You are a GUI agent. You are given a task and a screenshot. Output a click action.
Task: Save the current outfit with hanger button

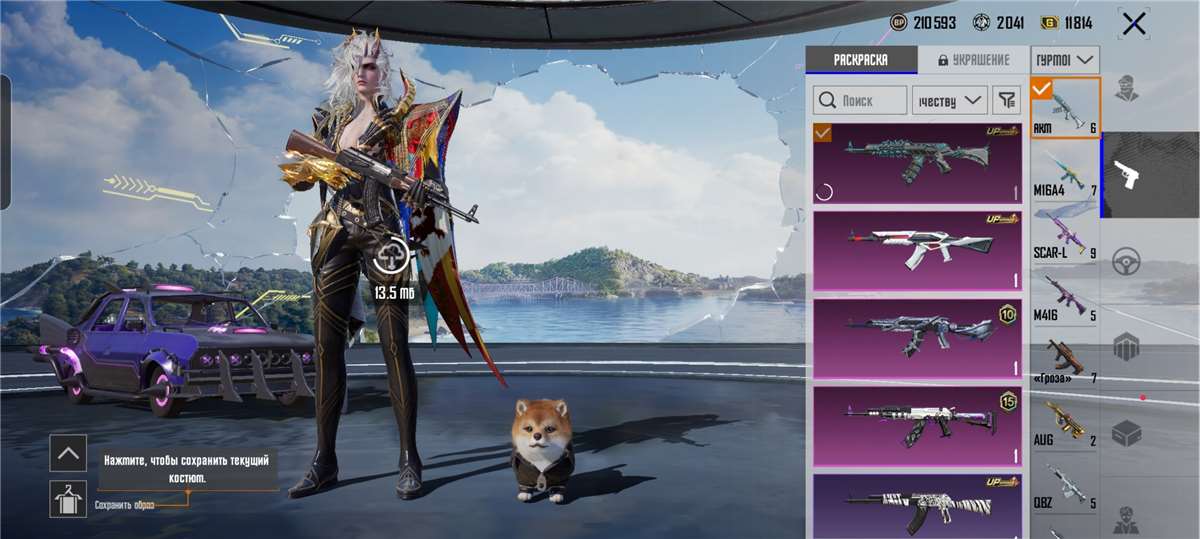pos(68,498)
